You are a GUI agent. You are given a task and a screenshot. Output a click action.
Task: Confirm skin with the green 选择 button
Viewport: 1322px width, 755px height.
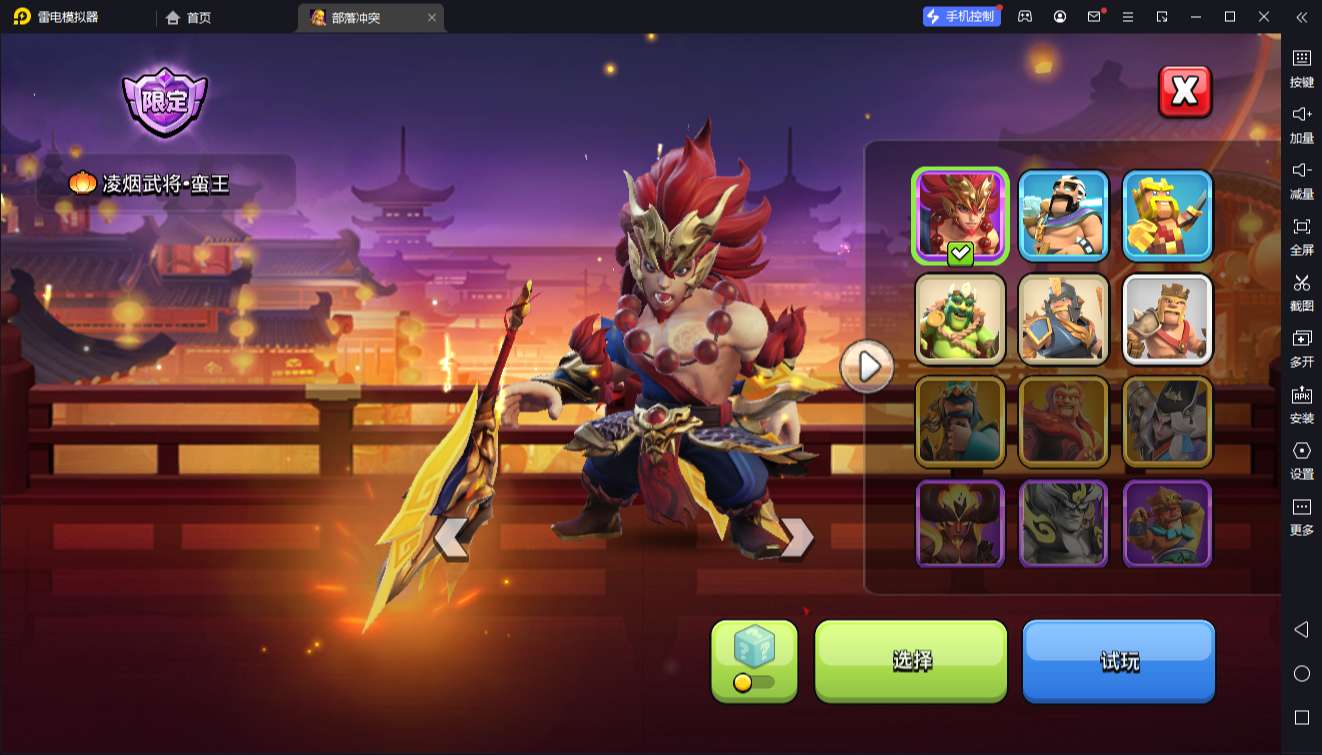pos(911,660)
